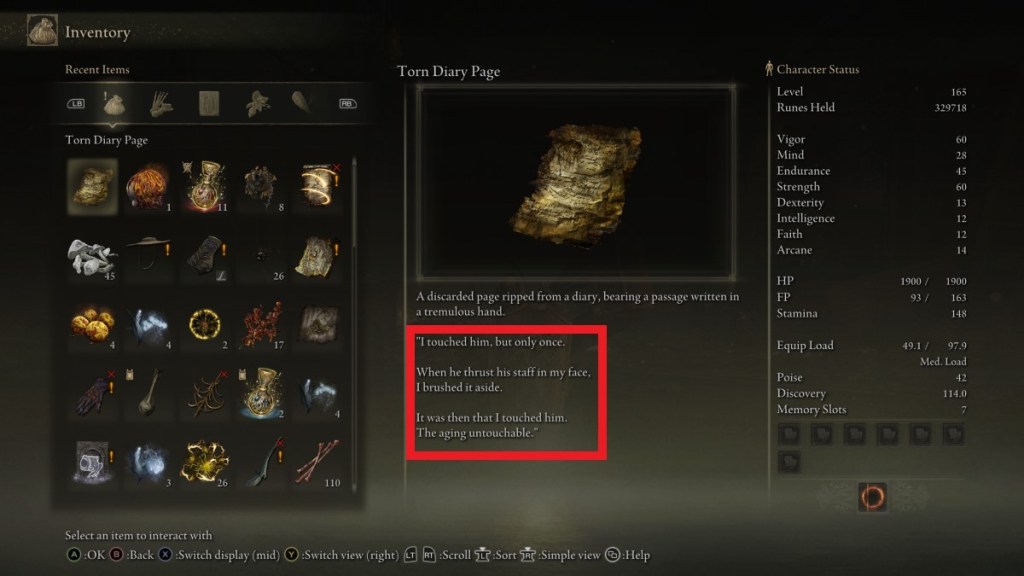Select the Torn Diary Page slot
1024x576 pixels.
(x=91, y=186)
